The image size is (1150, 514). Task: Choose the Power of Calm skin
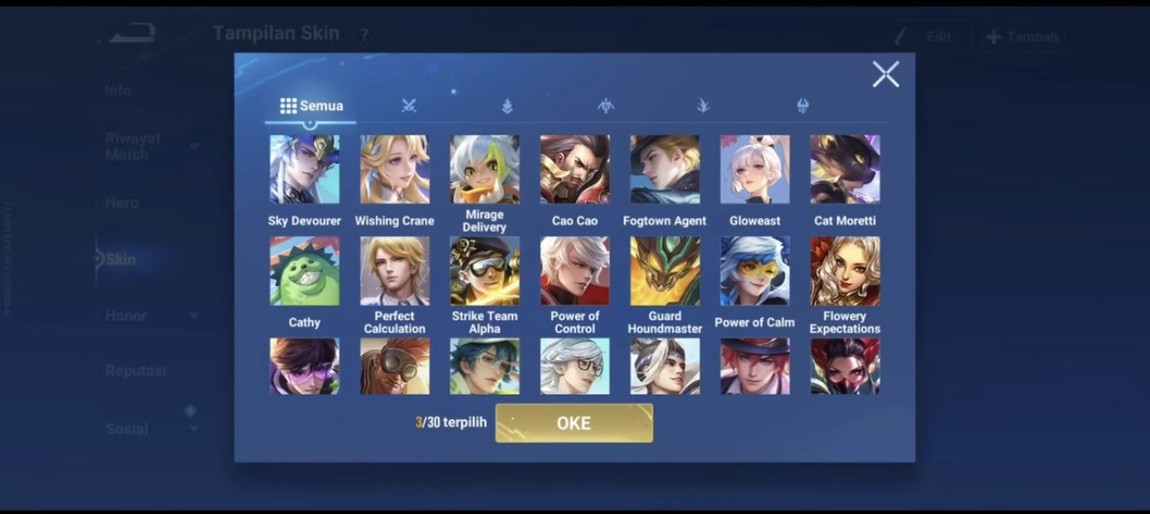click(754, 271)
